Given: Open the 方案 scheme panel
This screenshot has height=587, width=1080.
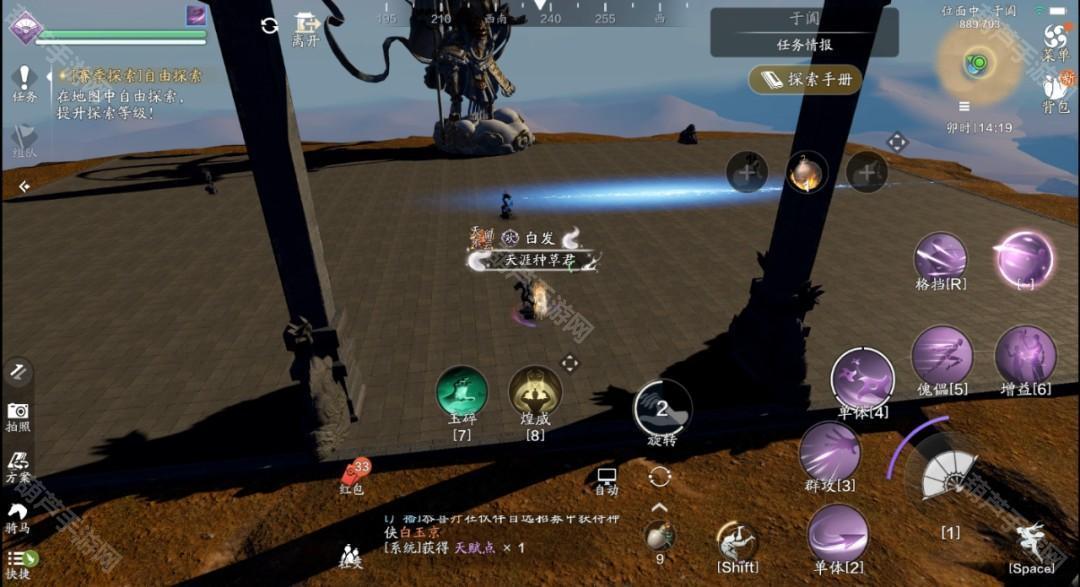Looking at the screenshot, I should coord(18,467).
